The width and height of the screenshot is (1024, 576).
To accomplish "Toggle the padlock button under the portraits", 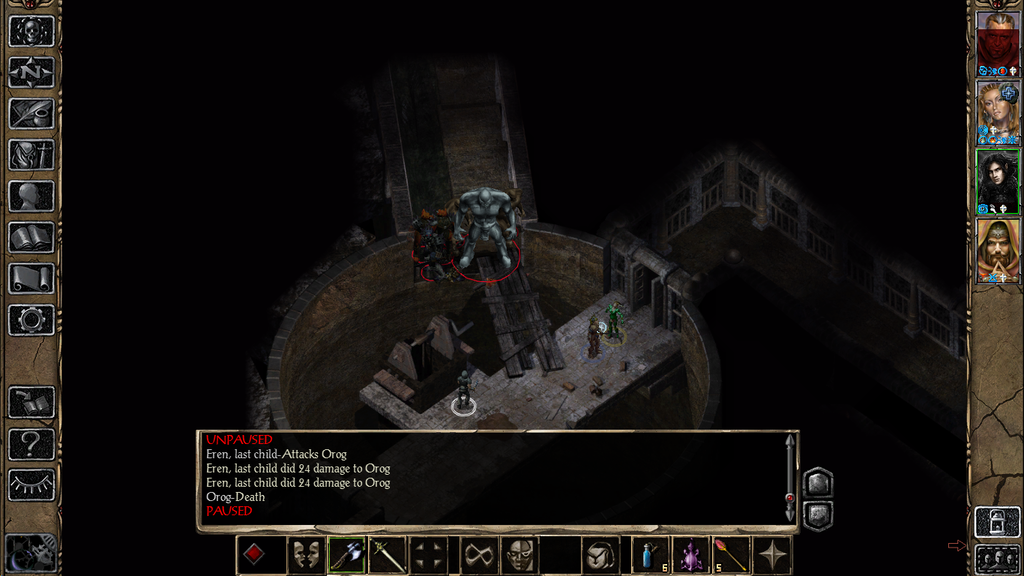I will 997,521.
